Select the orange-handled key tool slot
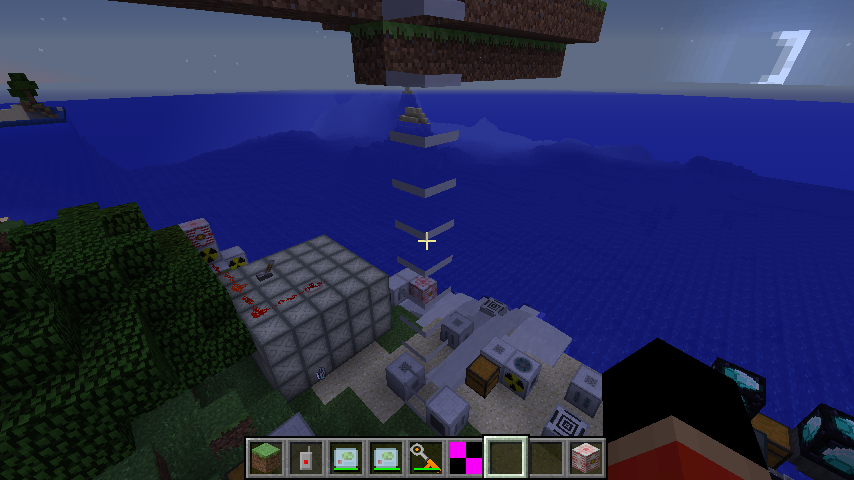 (x=426, y=457)
